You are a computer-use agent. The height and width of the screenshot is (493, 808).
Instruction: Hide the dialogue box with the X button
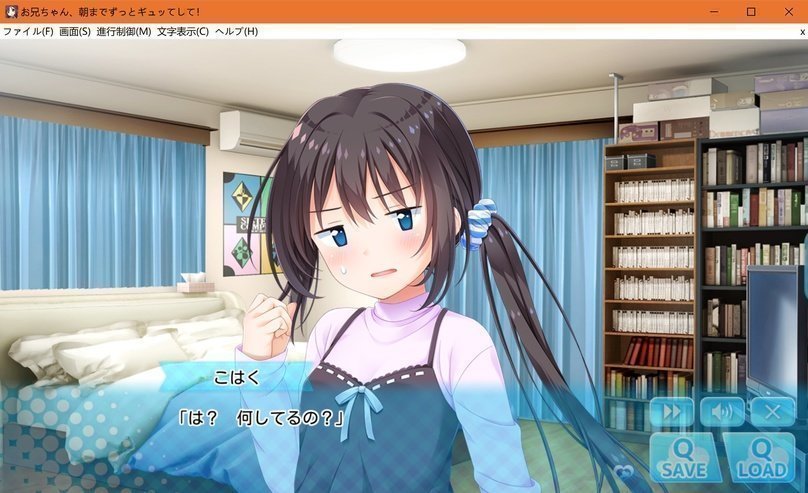click(x=772, y=412)
